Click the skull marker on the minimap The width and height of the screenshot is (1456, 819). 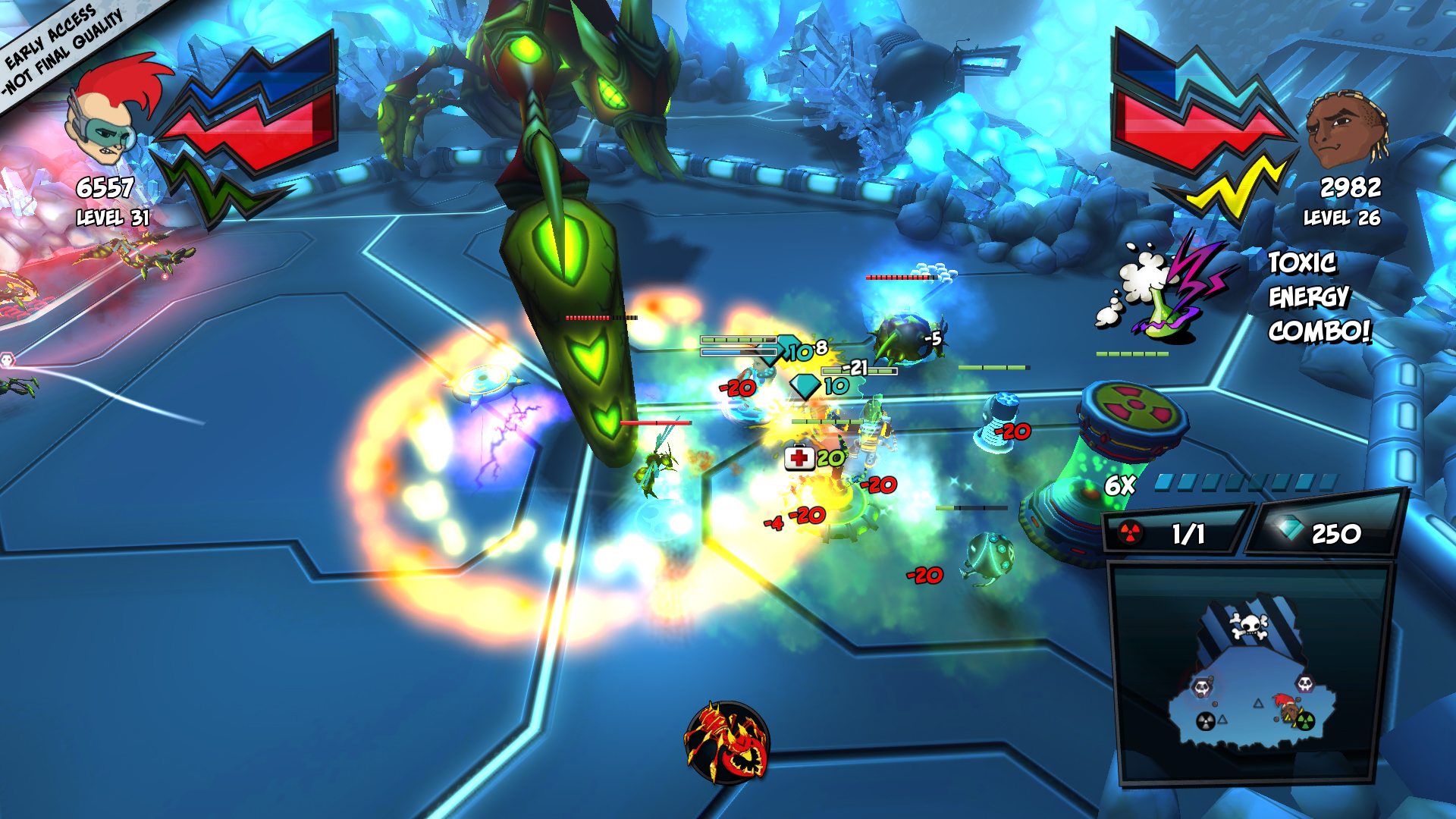(1250, 625)
